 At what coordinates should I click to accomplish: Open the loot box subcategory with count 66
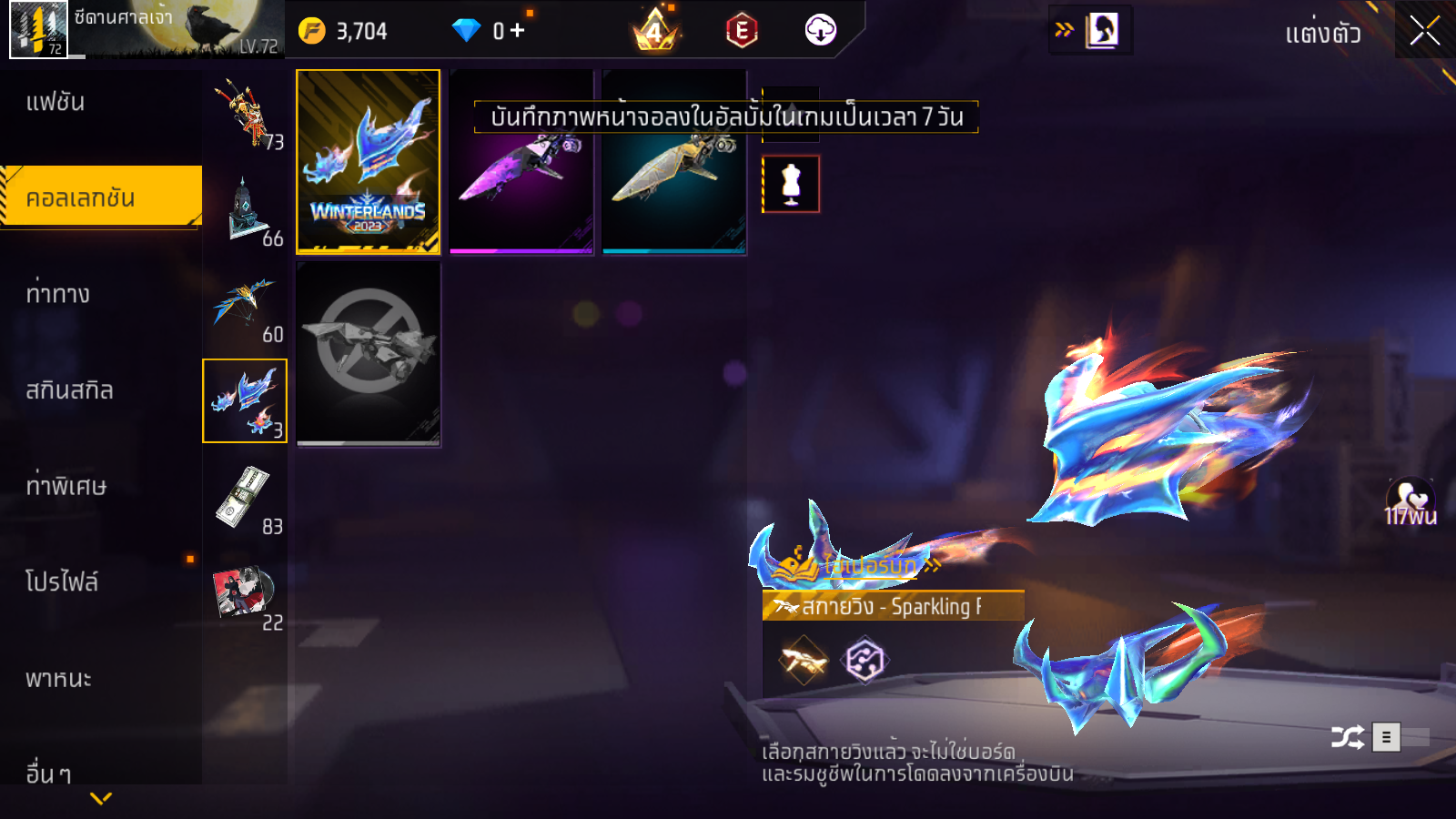coord(245,211)
